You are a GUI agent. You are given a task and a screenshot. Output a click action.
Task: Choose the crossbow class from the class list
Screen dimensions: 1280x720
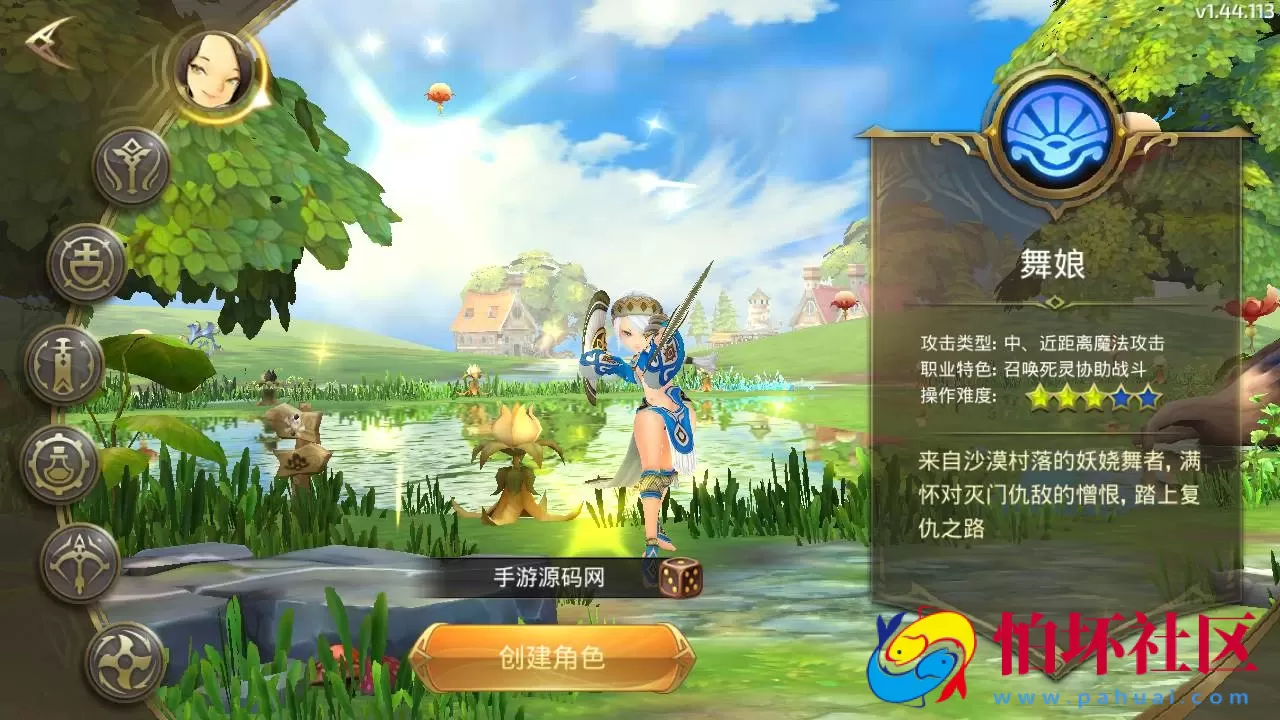[x=80, y=563]
